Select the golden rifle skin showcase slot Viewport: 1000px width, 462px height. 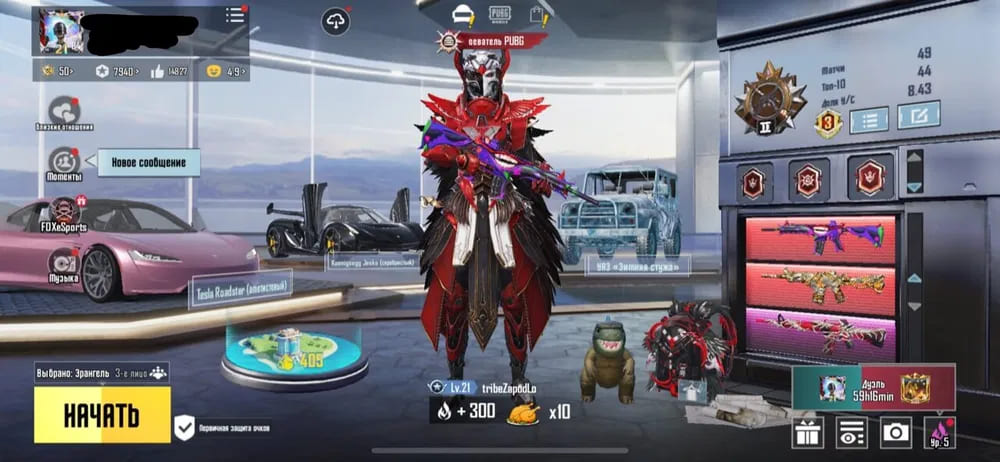point(819,287)
